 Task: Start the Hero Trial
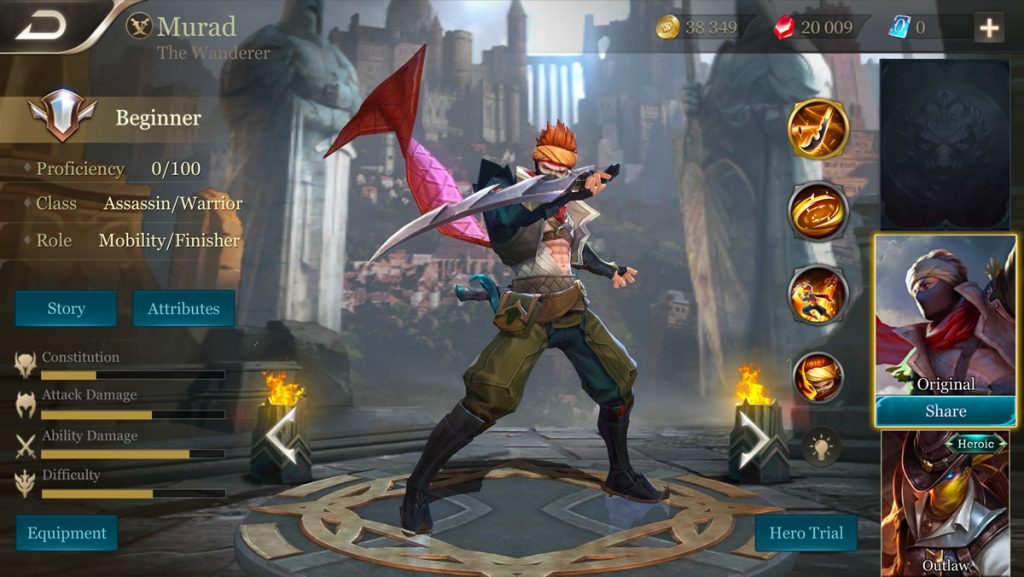(x=806, y=533)
